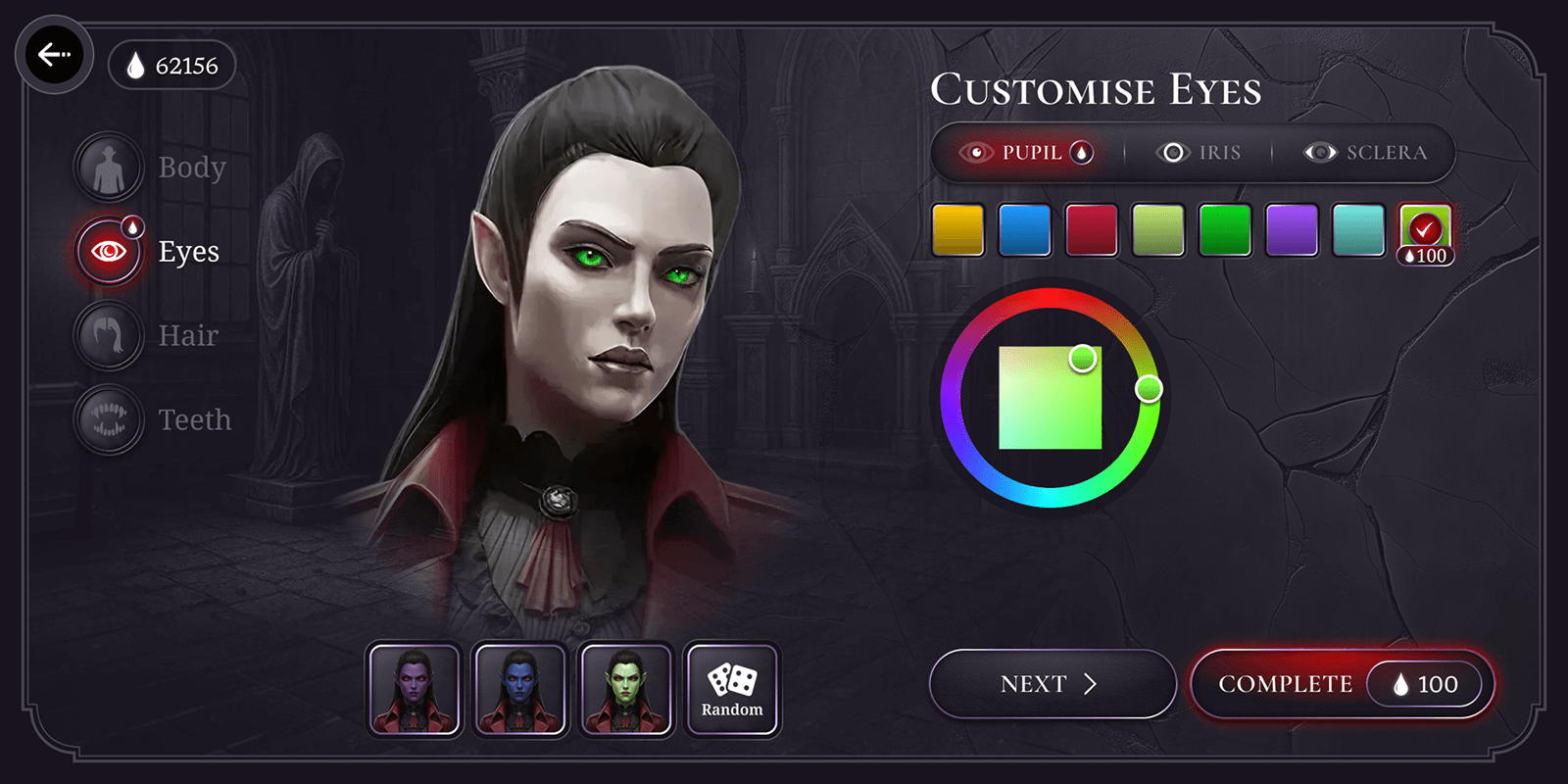This screenshot has height=784, width=1568.
Task: Select the Hair customisation icon
Action: coord(108,334)
